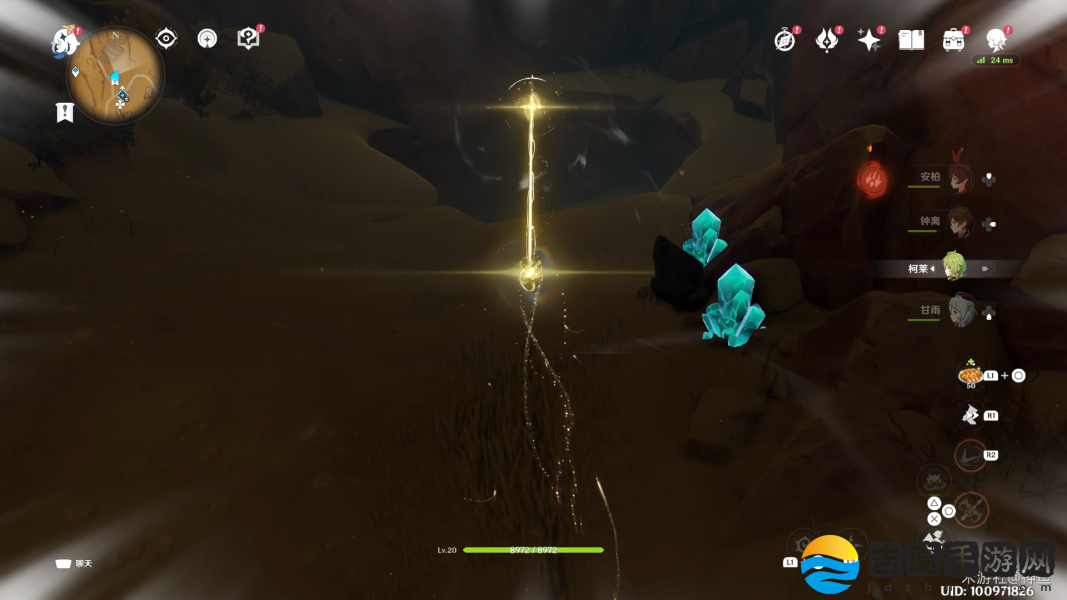Screen dimensions: 1067x600
Task: Toggle the Elemental Sight eye icon
Action: pos(166,39)
